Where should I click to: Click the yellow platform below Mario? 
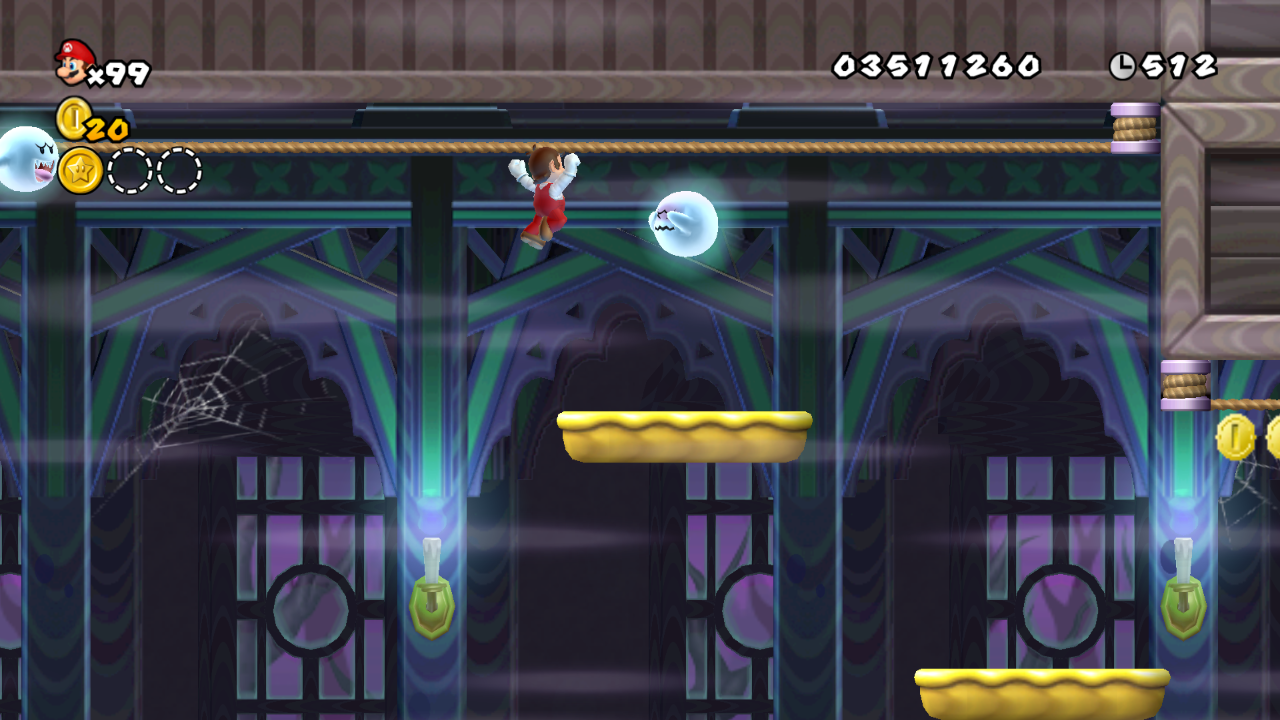point(685,435)
